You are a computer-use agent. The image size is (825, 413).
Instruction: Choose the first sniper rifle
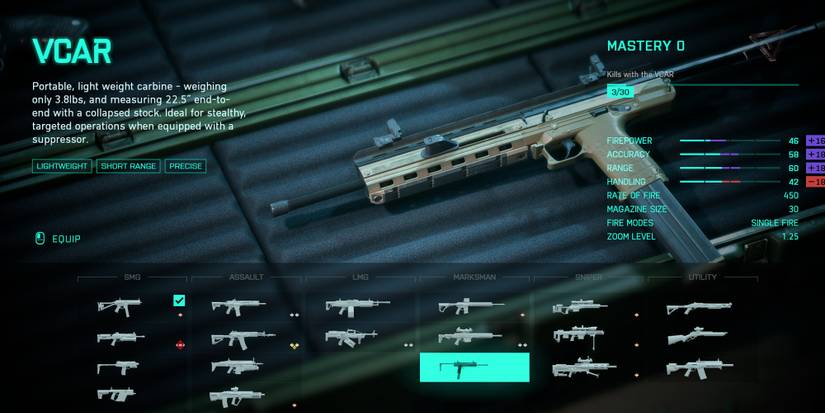580,307
